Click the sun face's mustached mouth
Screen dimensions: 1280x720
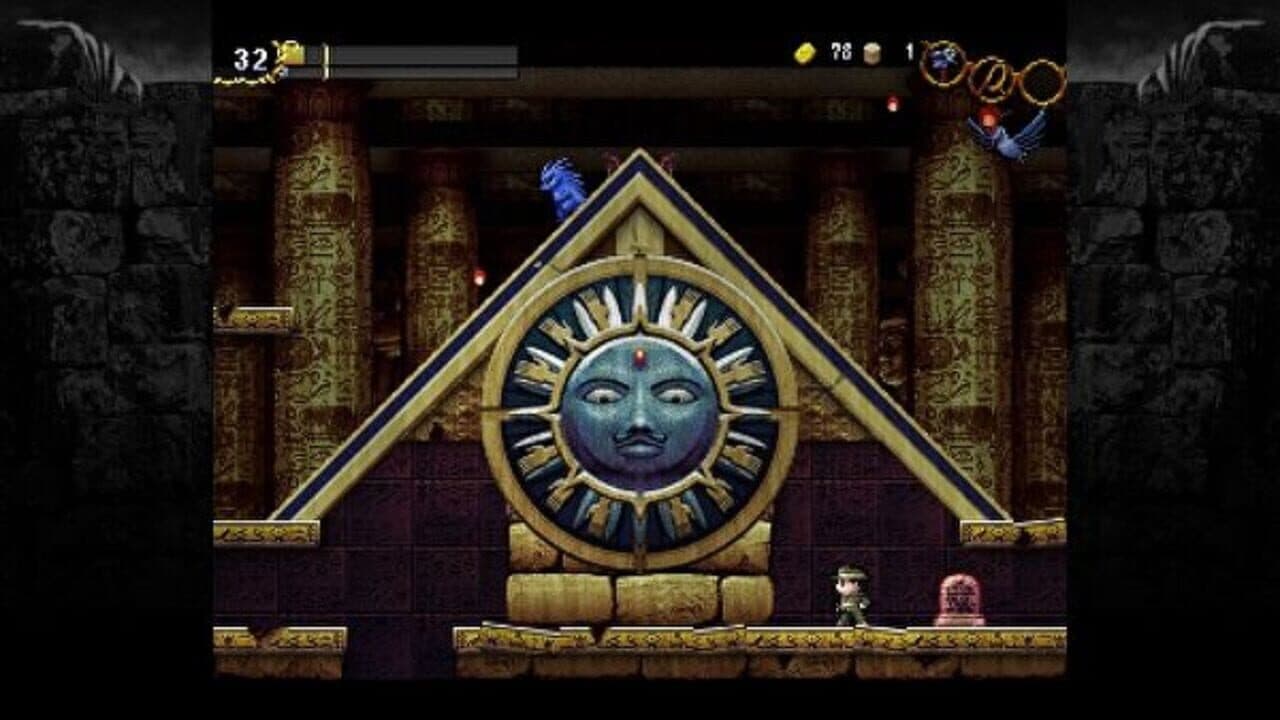click(x=640, y=443)
